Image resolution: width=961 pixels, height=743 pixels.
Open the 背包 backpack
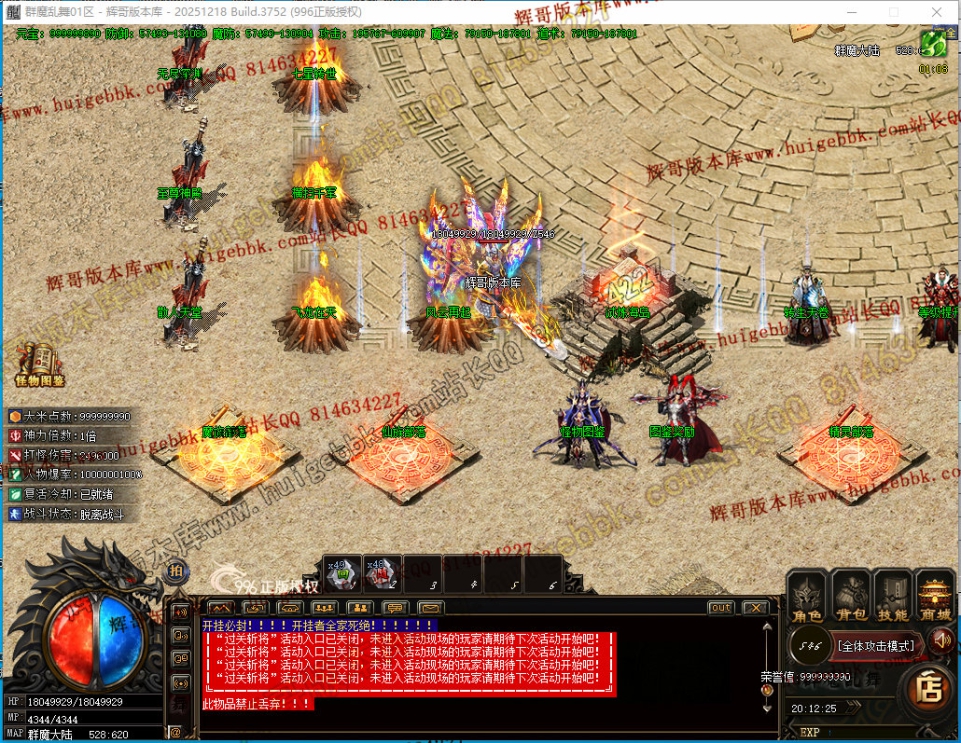(x=851, y=598)
